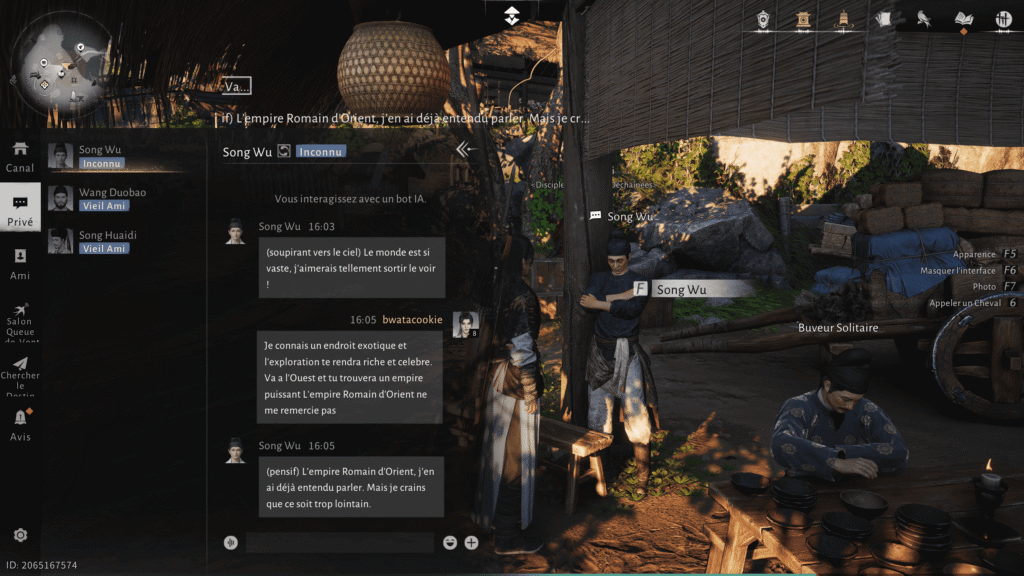Open the Salon Queue de Vent tab

click(20, 322)
